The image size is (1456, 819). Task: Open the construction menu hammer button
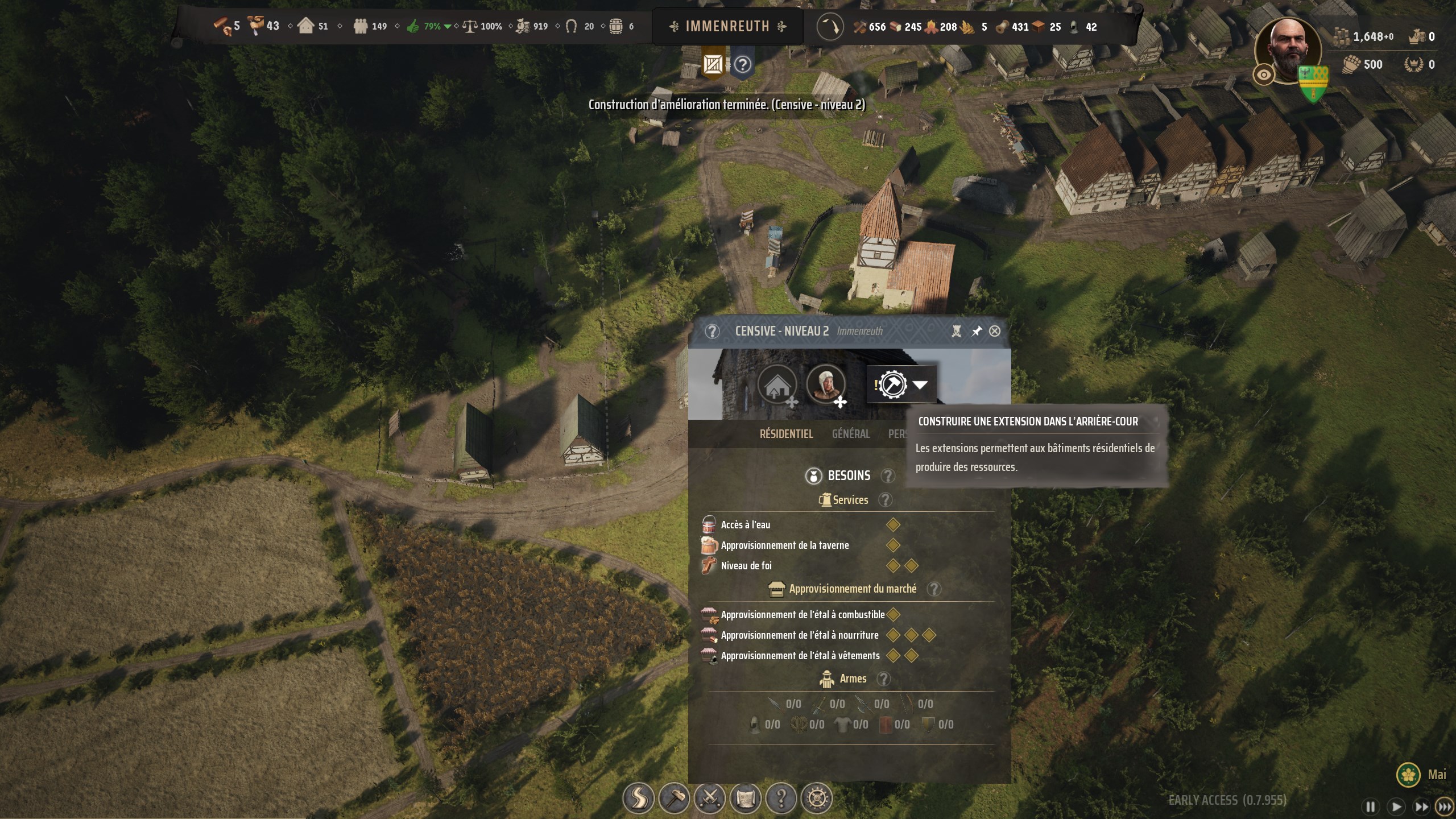(674, 799)
